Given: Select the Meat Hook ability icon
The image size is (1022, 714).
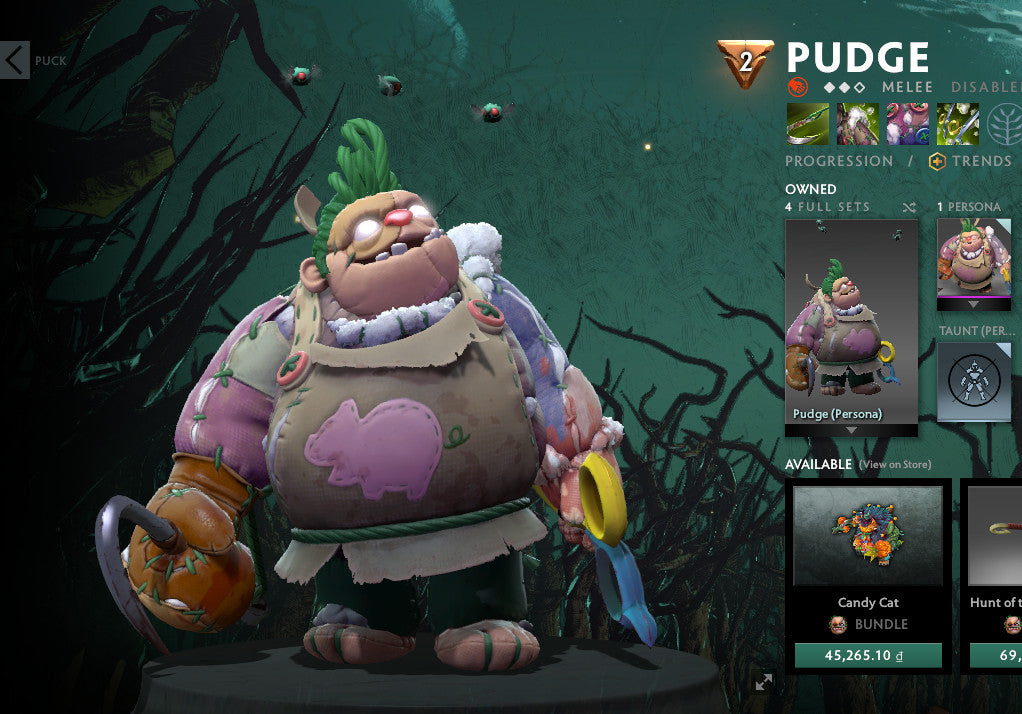Looking at the screenshot, I should coord(807,125).
